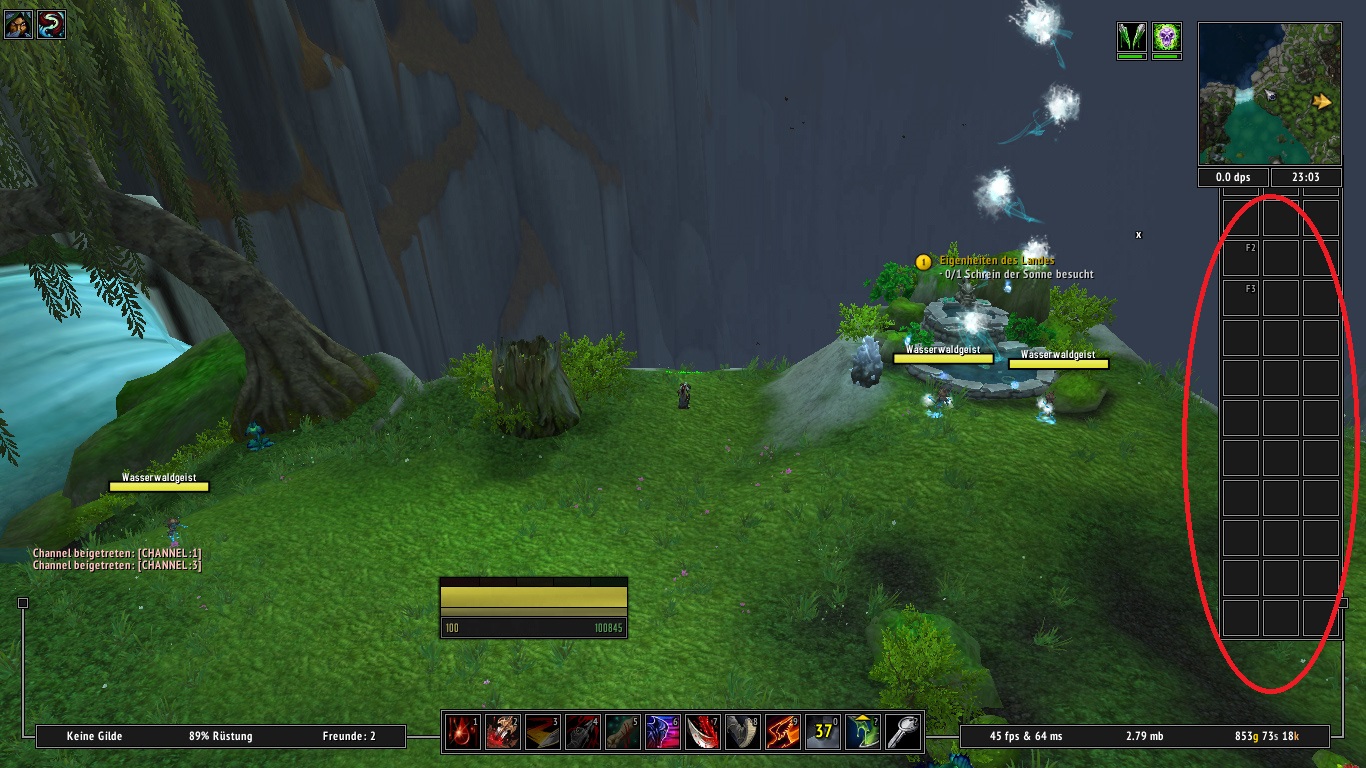Image resolution: width=1366 pixels, height=768 pixels.
Task: Use the item showing 37 in slot 0
Action: tap(823, 731)
